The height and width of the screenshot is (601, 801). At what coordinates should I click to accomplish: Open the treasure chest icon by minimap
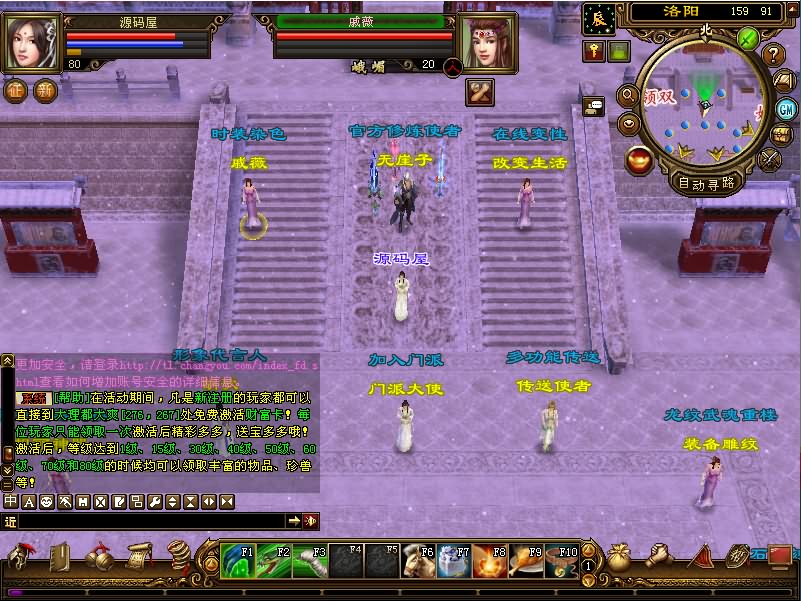click(780, 134)
